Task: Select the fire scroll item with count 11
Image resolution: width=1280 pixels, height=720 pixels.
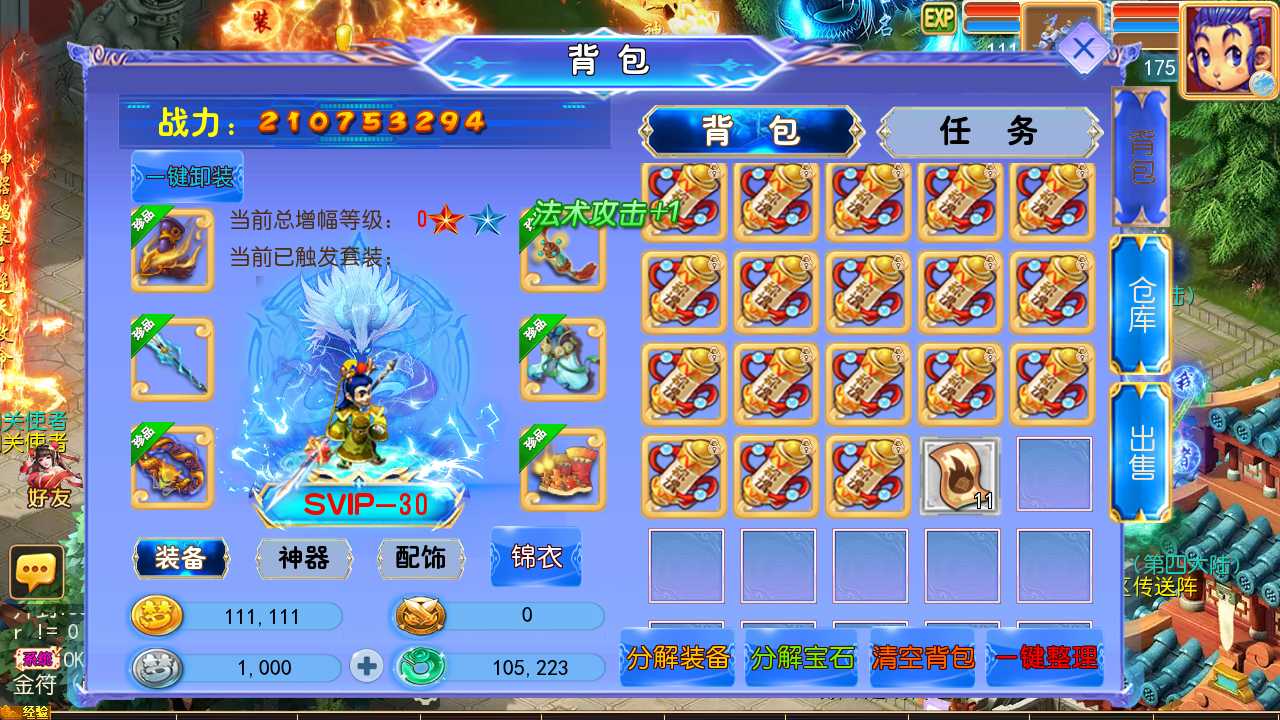Action: coord(961,475)
